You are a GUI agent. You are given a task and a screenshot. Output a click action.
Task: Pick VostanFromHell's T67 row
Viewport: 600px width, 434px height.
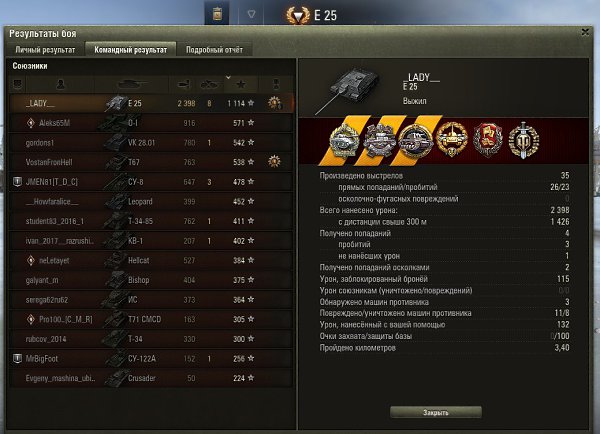(x=150, y=162)
